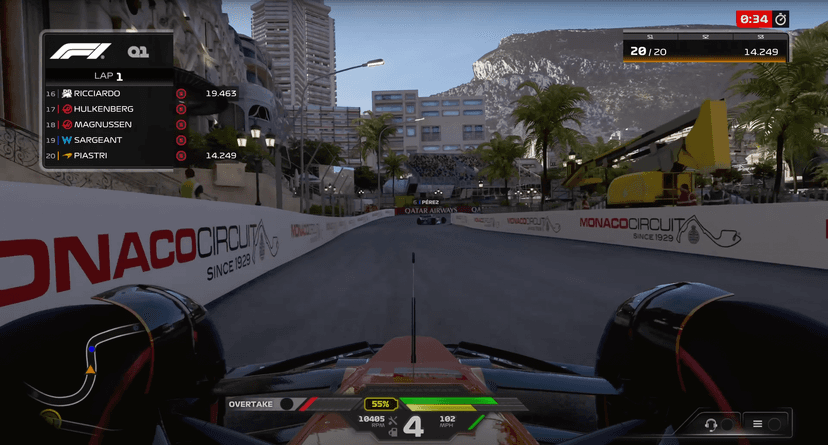Viewport: 828px width, 445px height.
Task: Open the race engineer radio headset icon
Action: coord(711,424)
